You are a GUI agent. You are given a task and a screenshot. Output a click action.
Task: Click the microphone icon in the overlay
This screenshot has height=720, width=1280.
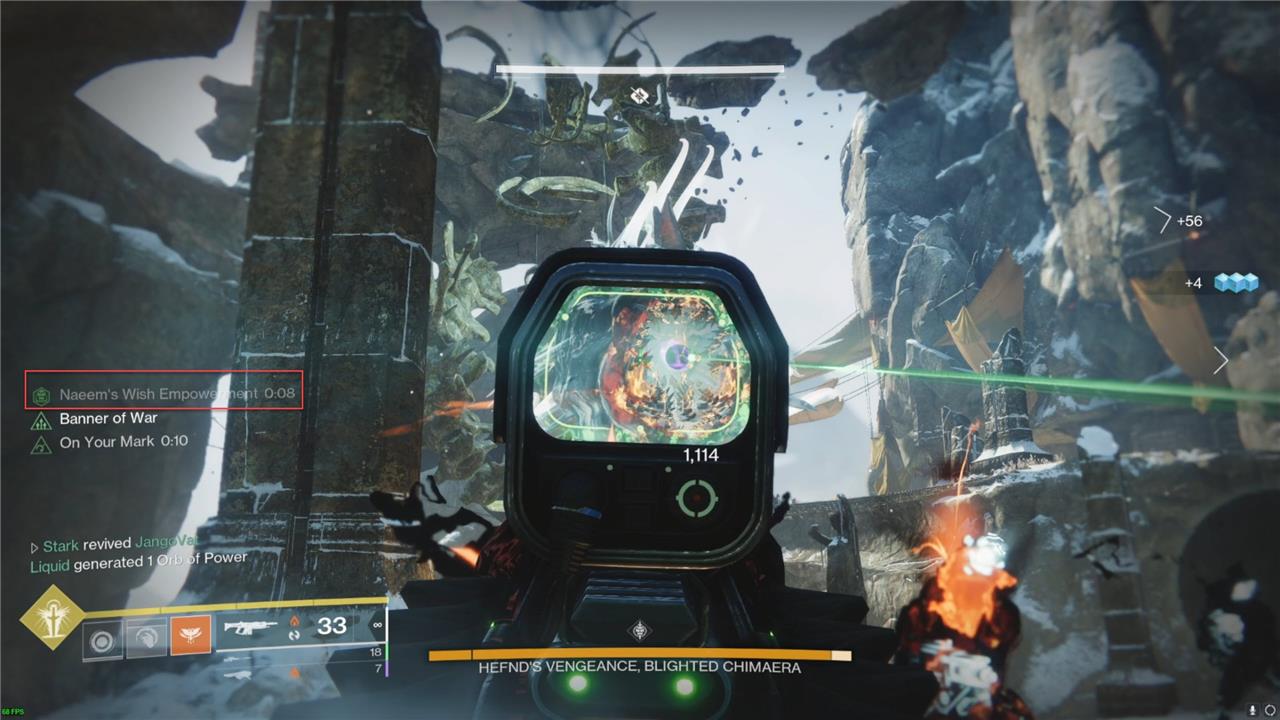tap(1251, 710)
